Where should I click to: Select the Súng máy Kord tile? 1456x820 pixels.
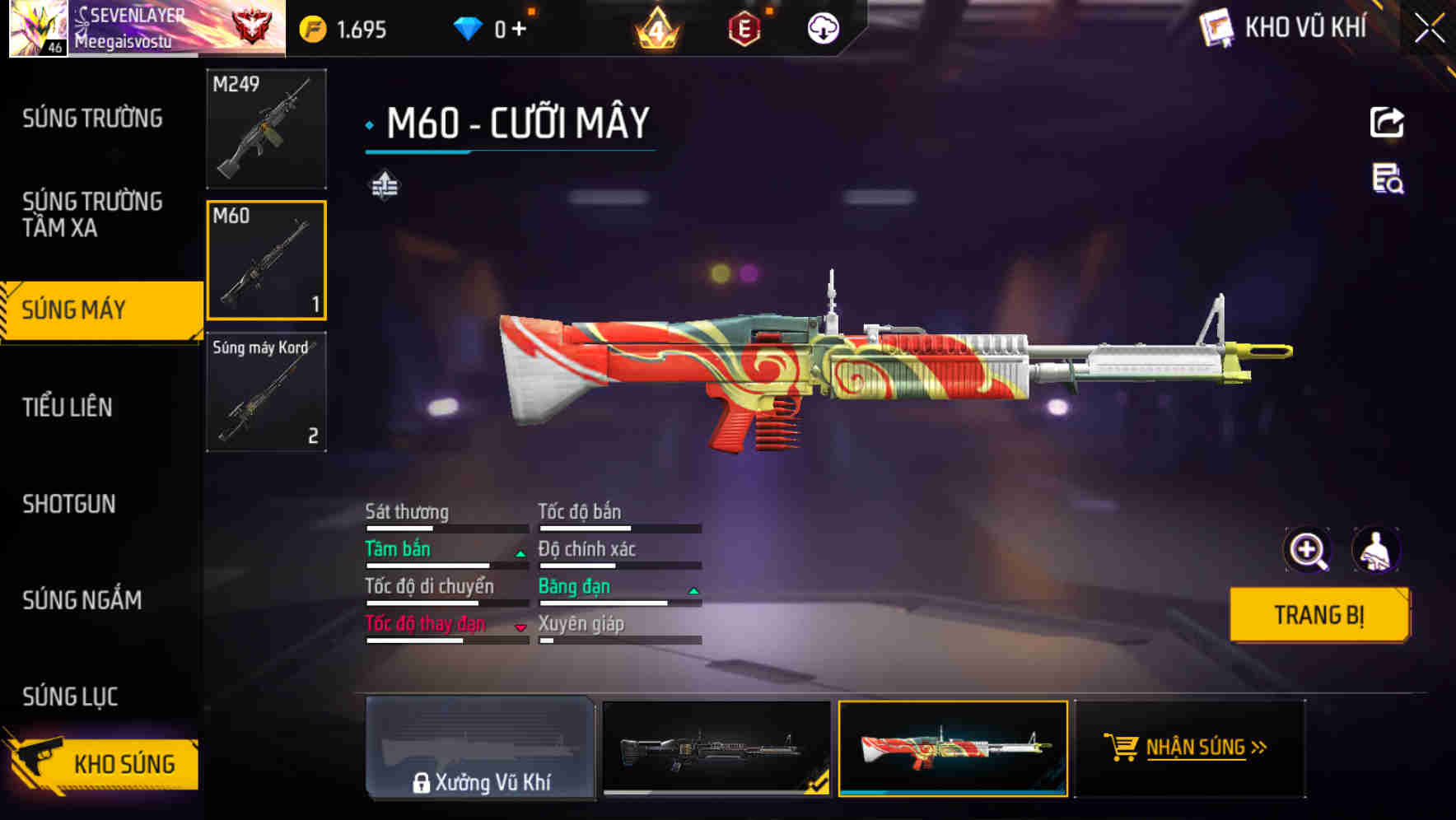tap(266, 392)
